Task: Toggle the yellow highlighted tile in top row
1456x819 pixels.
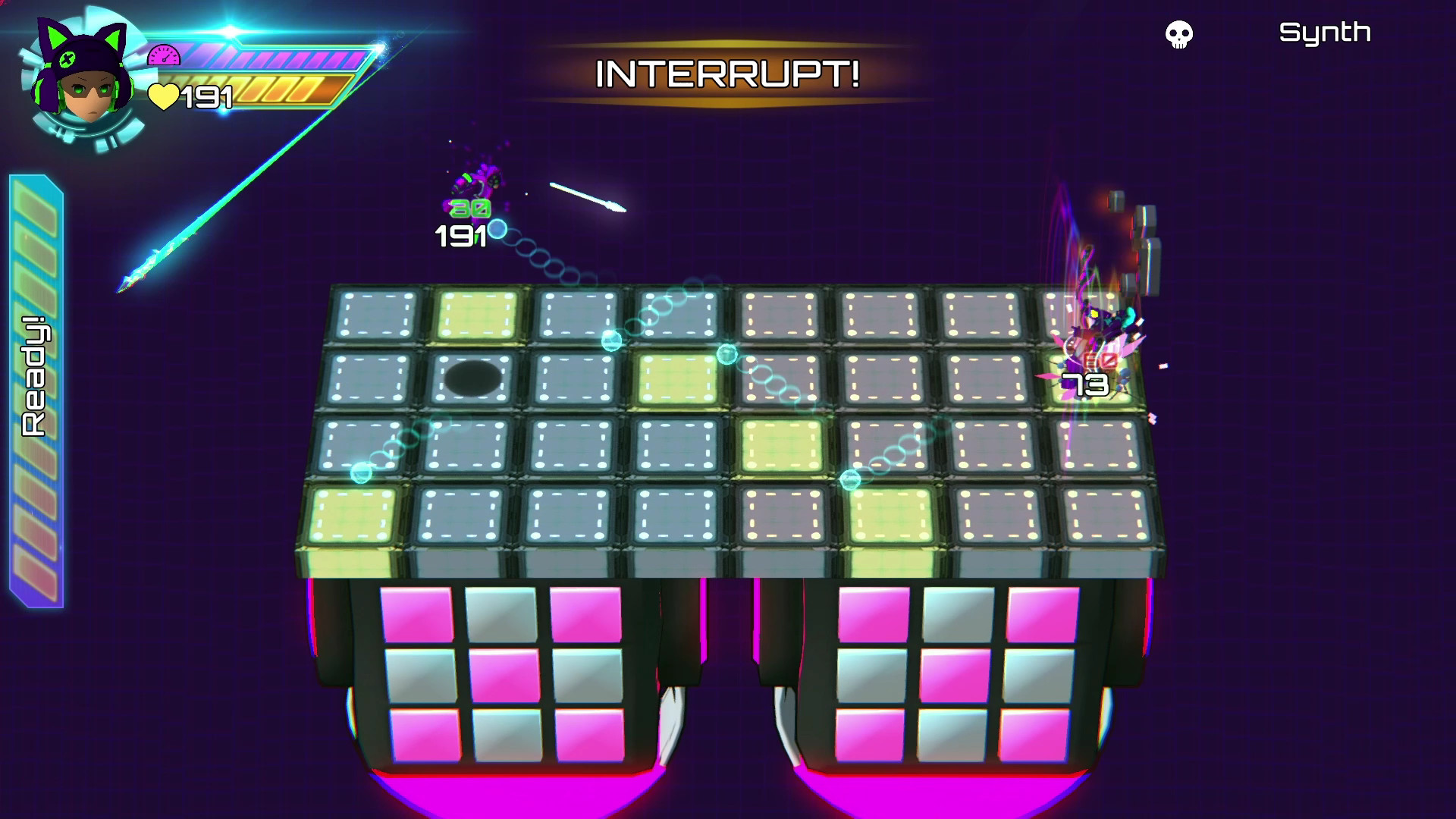Action: coord(477,313)
